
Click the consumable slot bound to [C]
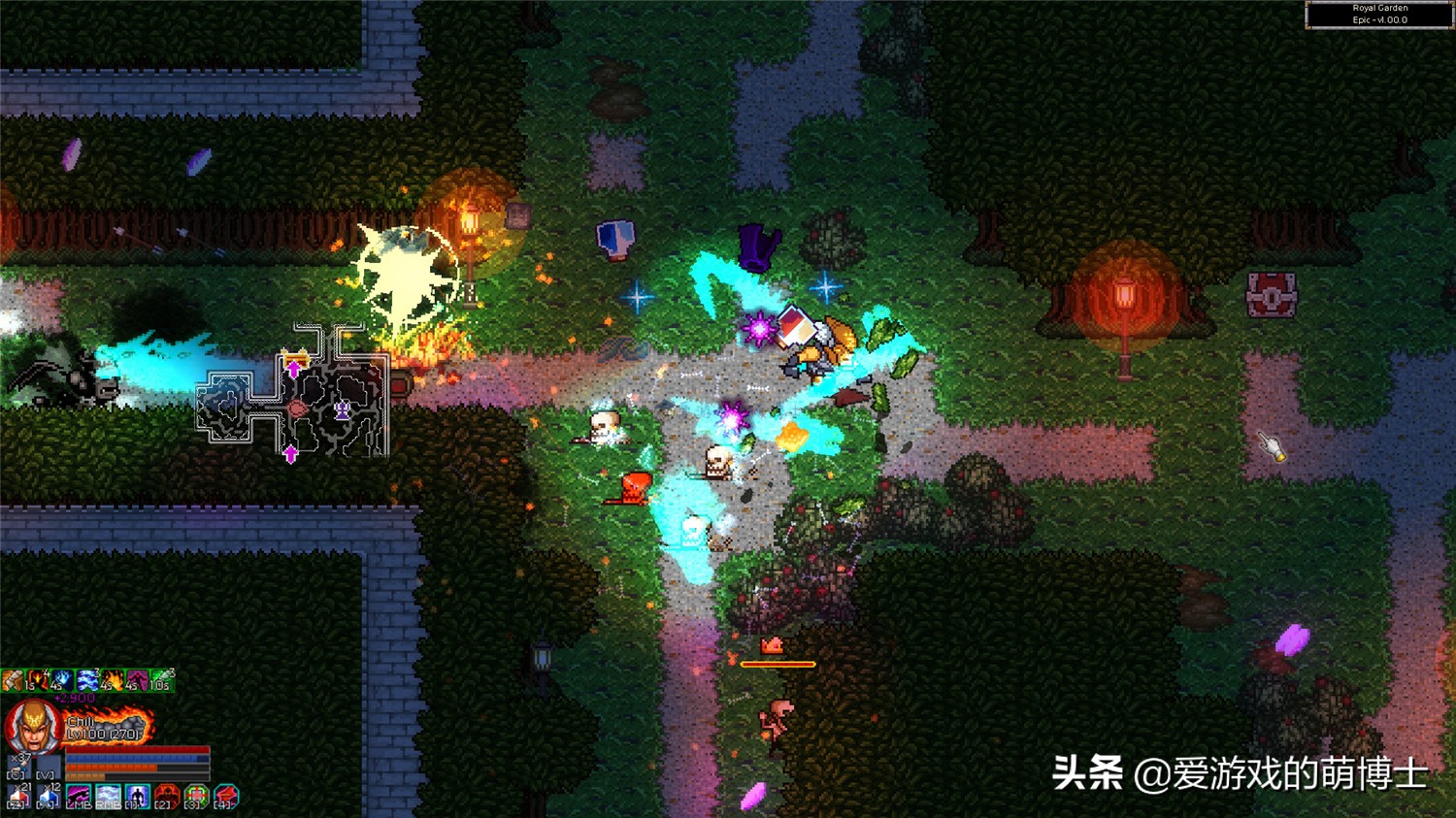[18, 766]
